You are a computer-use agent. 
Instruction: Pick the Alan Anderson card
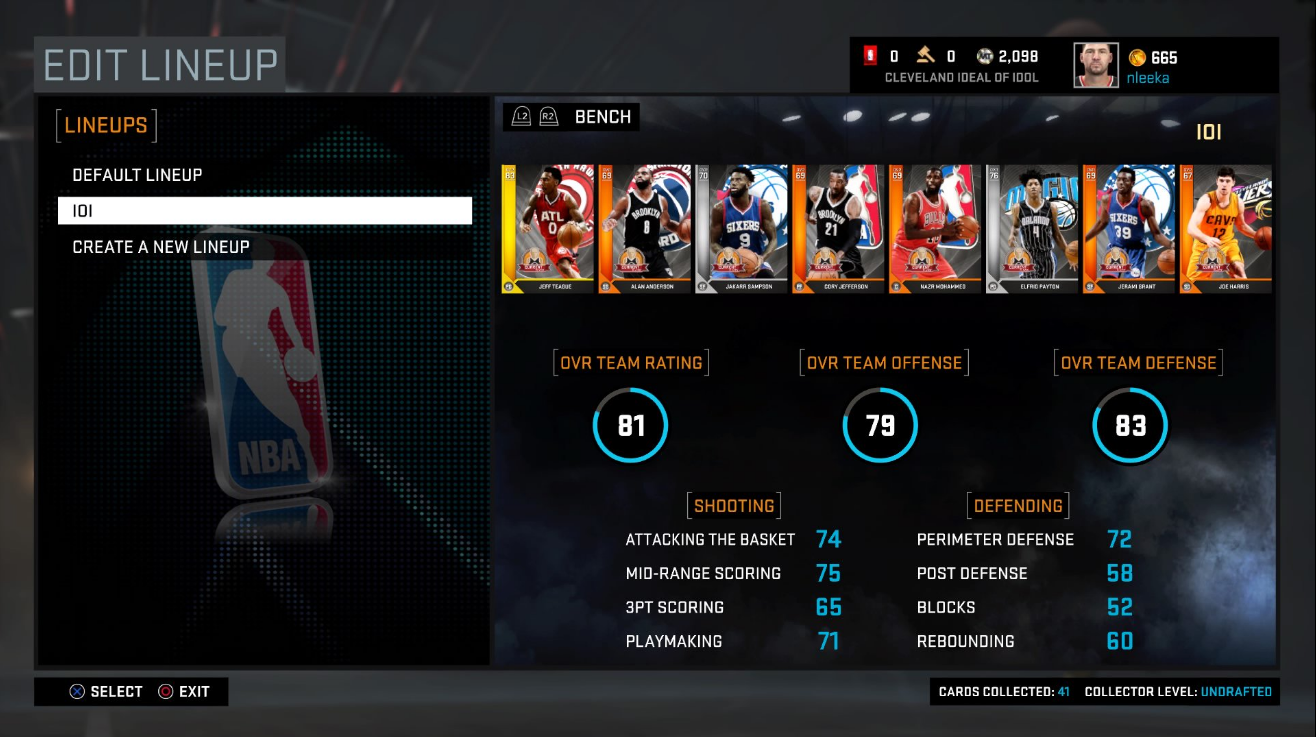point(645,229)
